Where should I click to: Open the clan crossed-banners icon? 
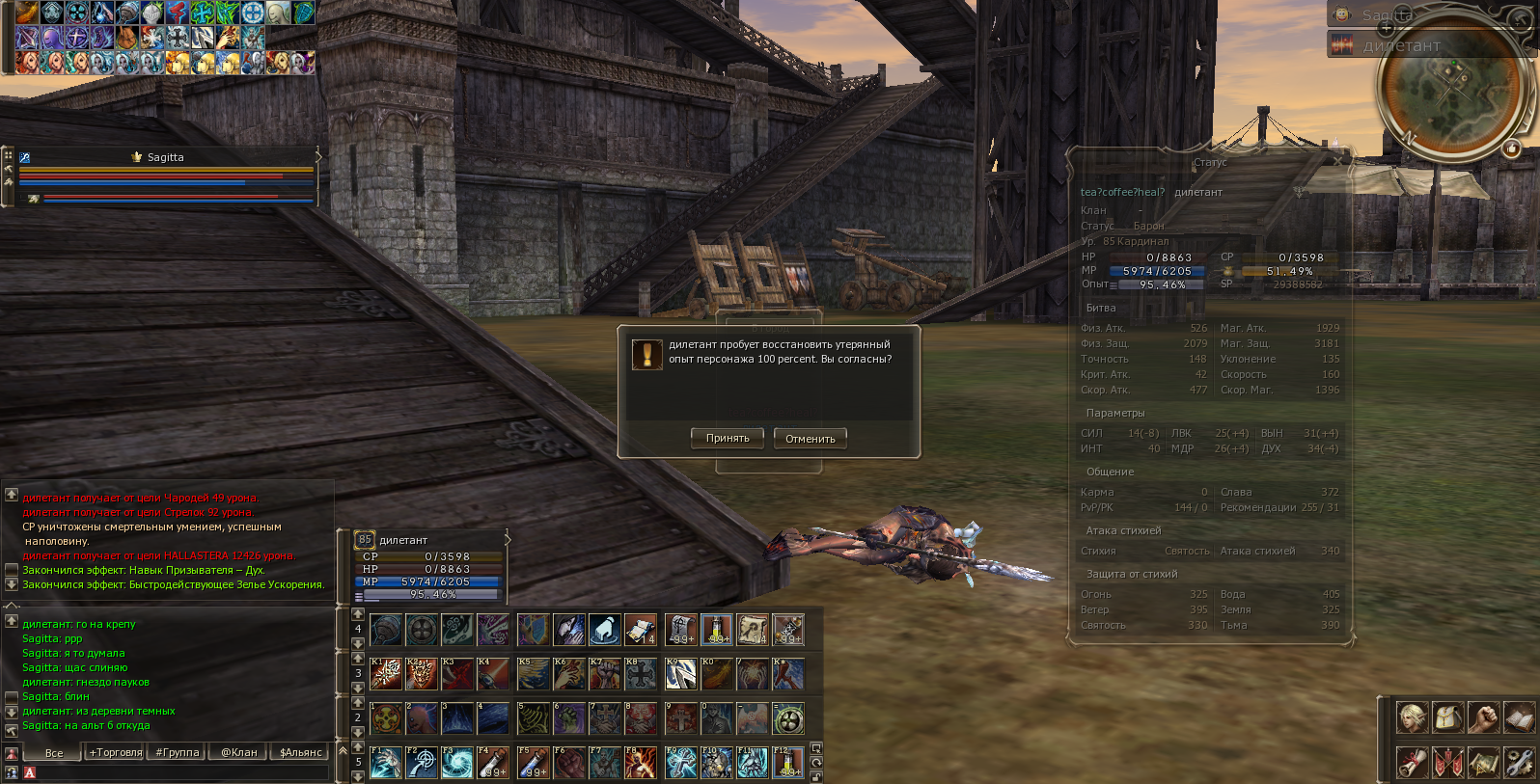pos(1447,762)
